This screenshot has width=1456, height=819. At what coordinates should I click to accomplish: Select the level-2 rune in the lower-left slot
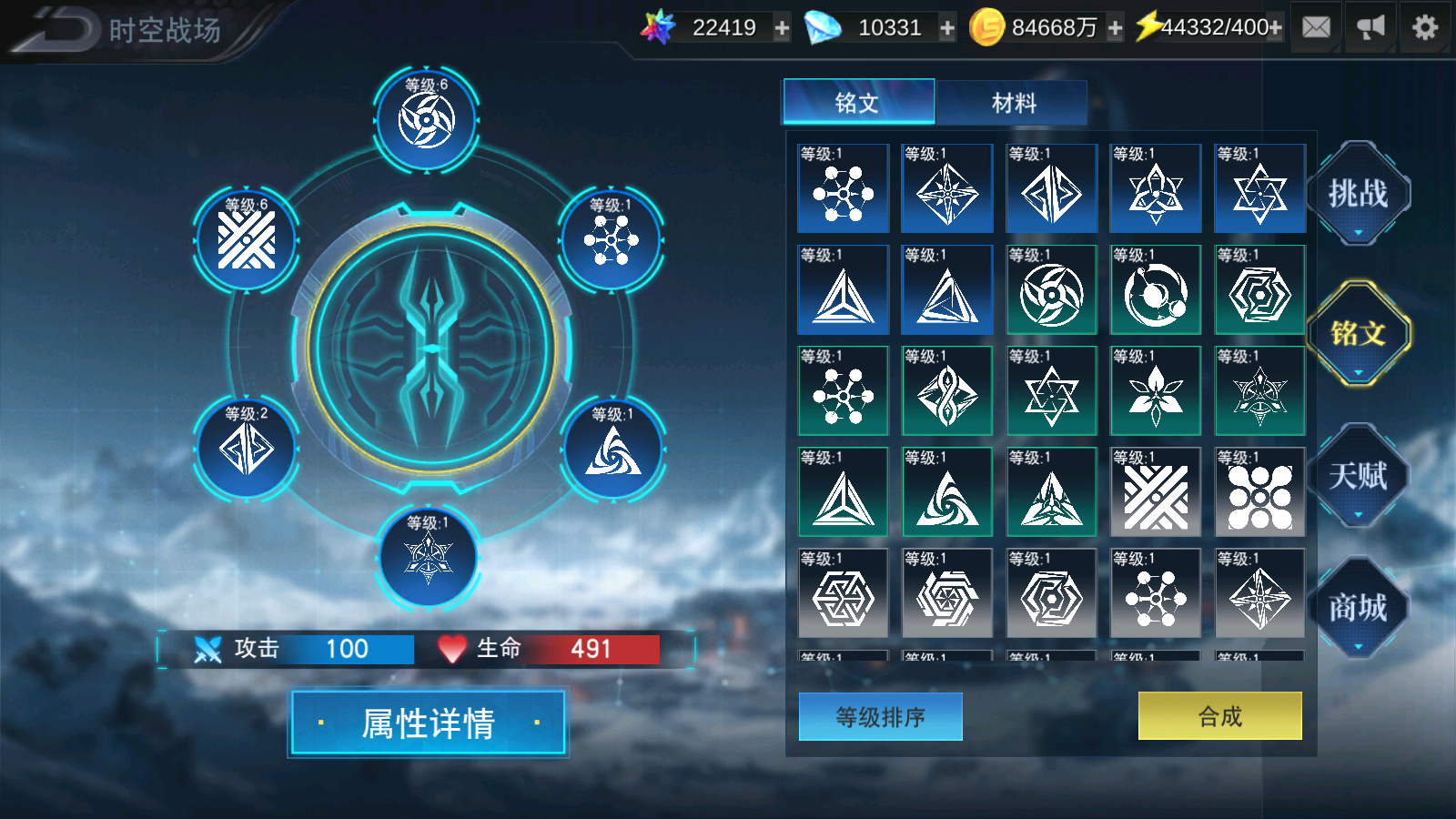click(x=244, y=446)
